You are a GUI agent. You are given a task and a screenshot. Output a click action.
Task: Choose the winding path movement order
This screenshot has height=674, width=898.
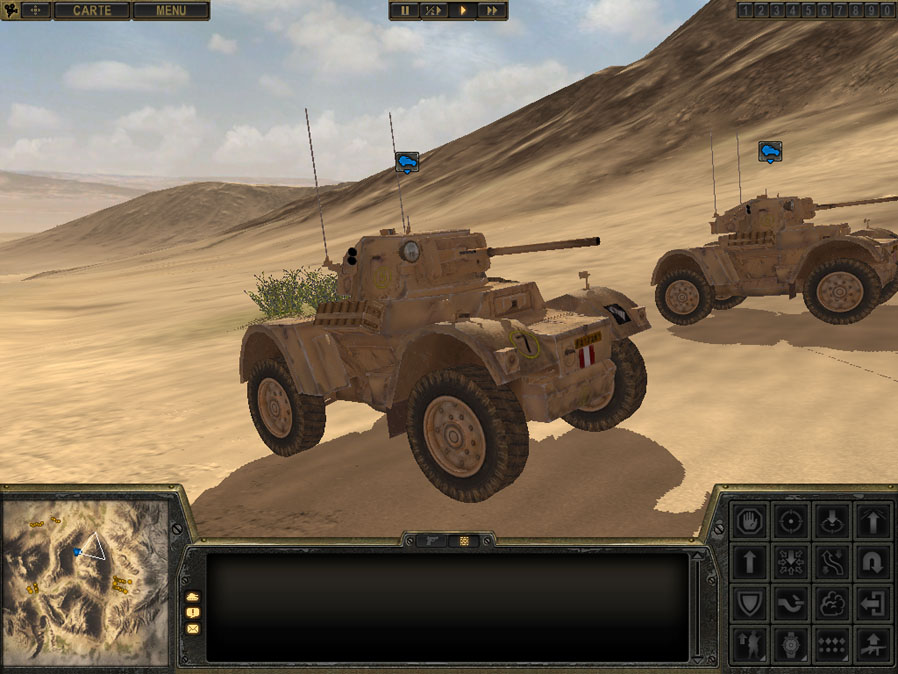click(x=833, y=562)
